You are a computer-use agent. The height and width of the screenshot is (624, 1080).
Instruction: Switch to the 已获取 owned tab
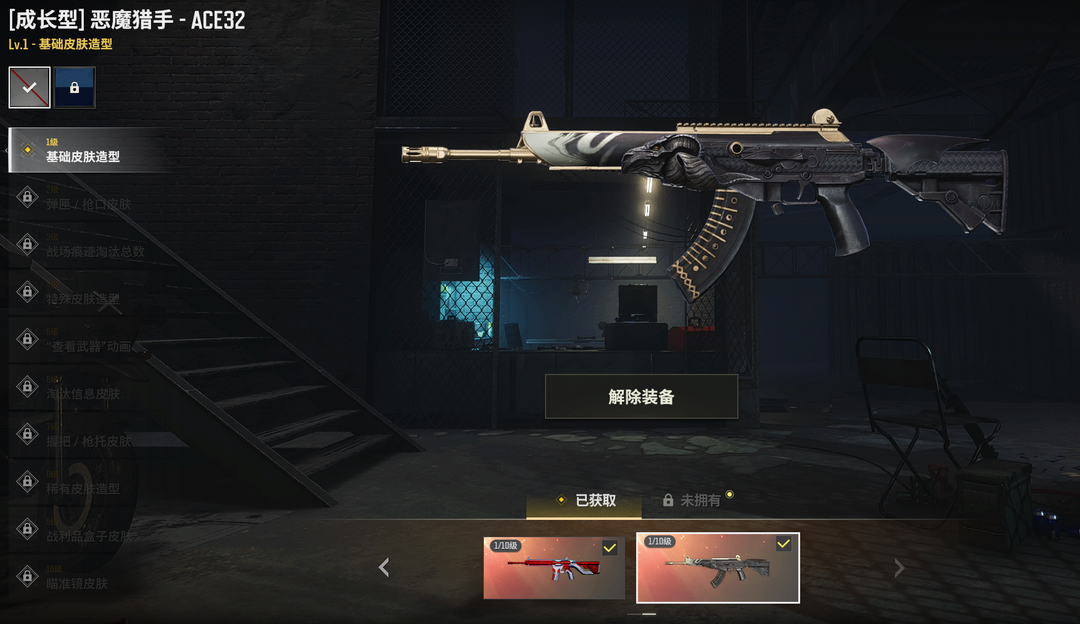pyautogui.click(x=585, y=500)
